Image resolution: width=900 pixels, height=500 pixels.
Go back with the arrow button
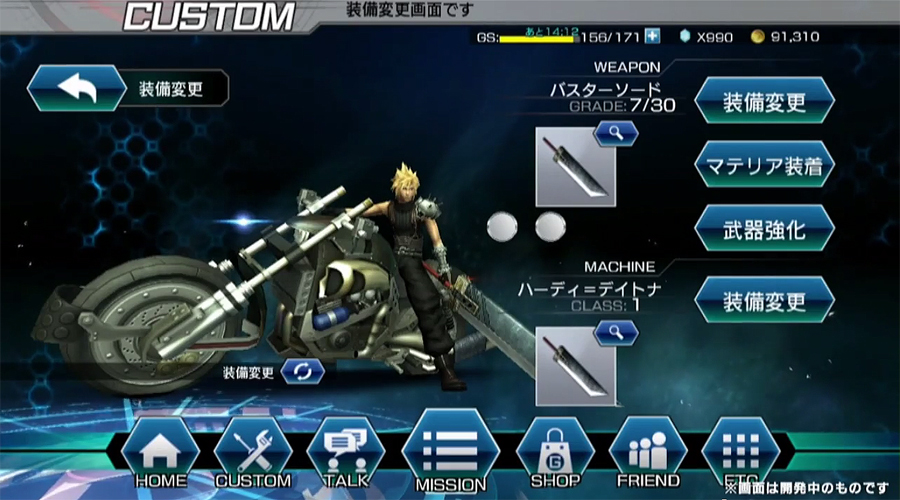tap(75, 88)
